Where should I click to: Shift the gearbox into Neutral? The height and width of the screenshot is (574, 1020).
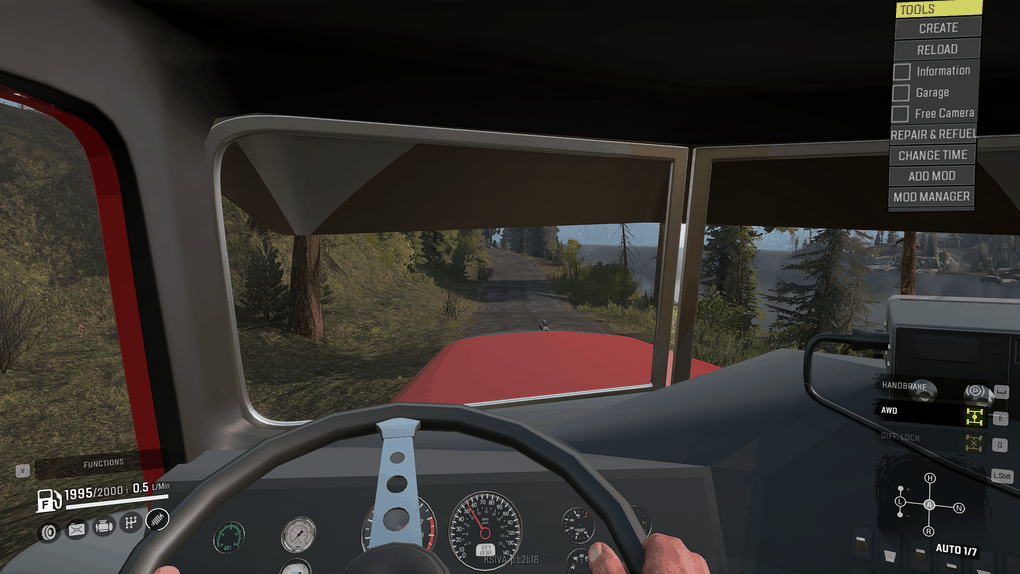click(x=959, y=508)
